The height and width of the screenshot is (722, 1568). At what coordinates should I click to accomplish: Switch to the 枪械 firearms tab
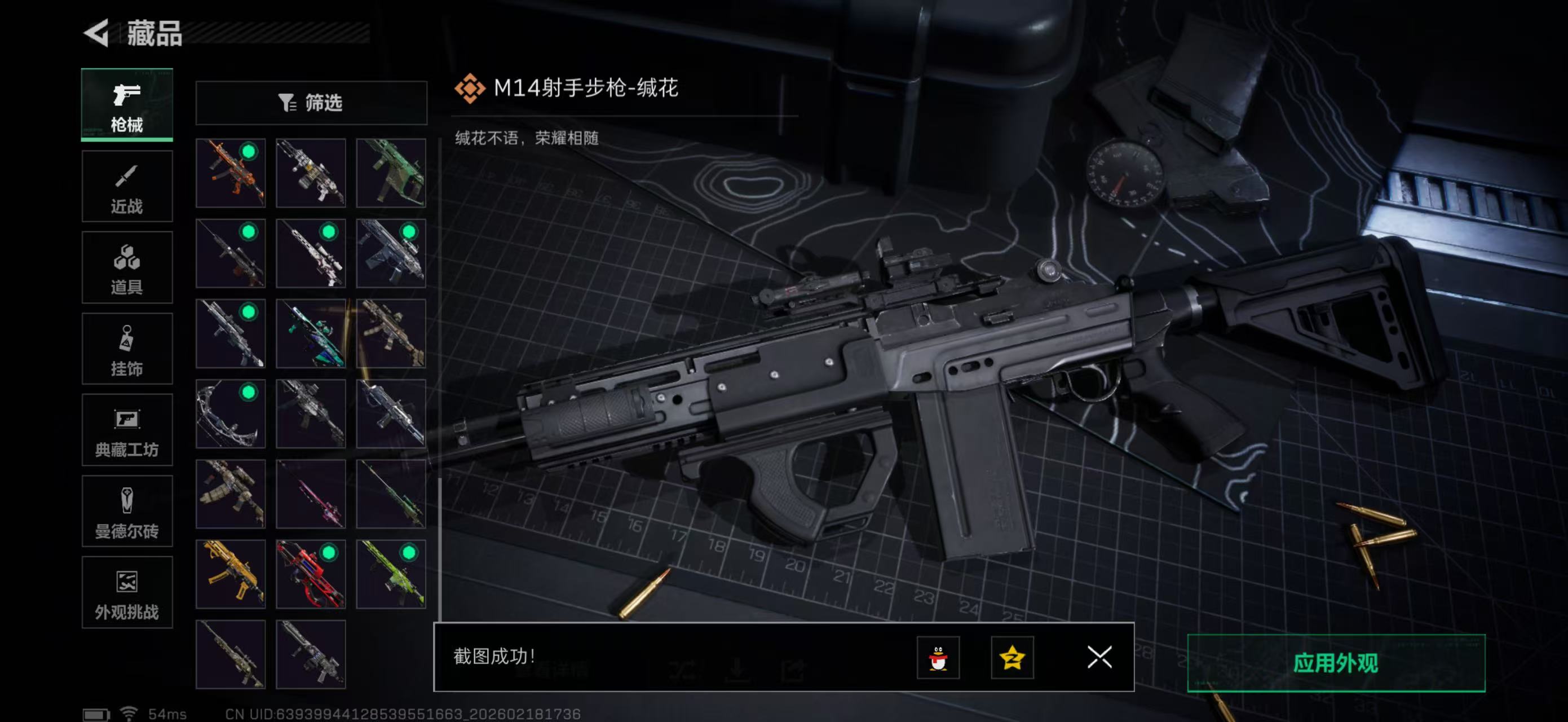(127, 106)
